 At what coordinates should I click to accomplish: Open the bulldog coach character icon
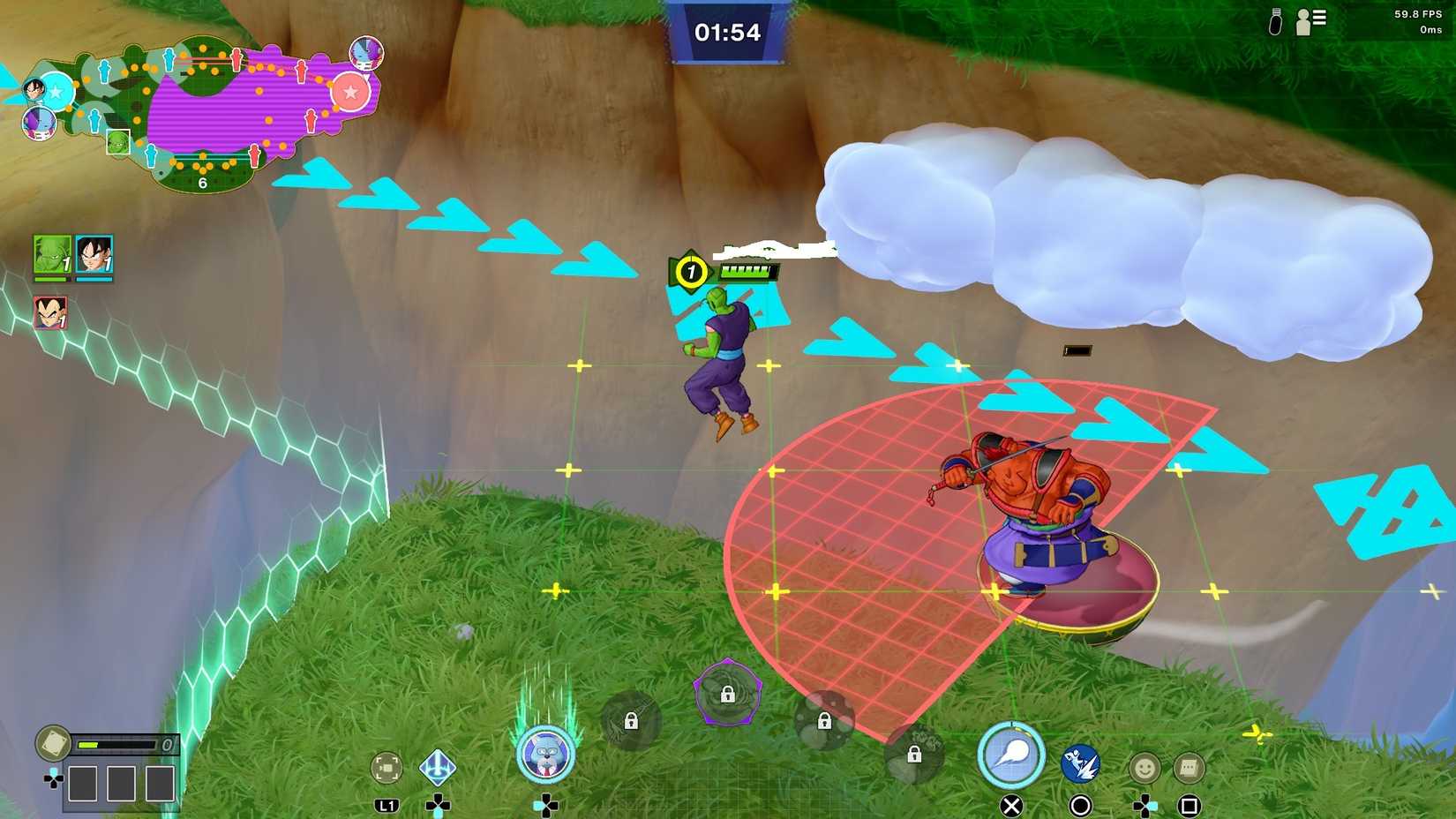[x=547, y=753]
